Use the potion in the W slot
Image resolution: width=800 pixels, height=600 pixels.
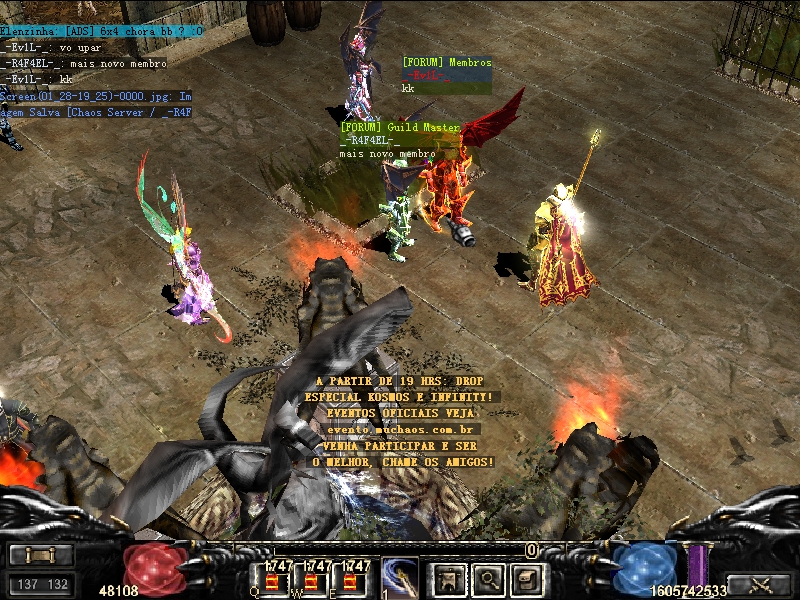[x=311, y=580]
